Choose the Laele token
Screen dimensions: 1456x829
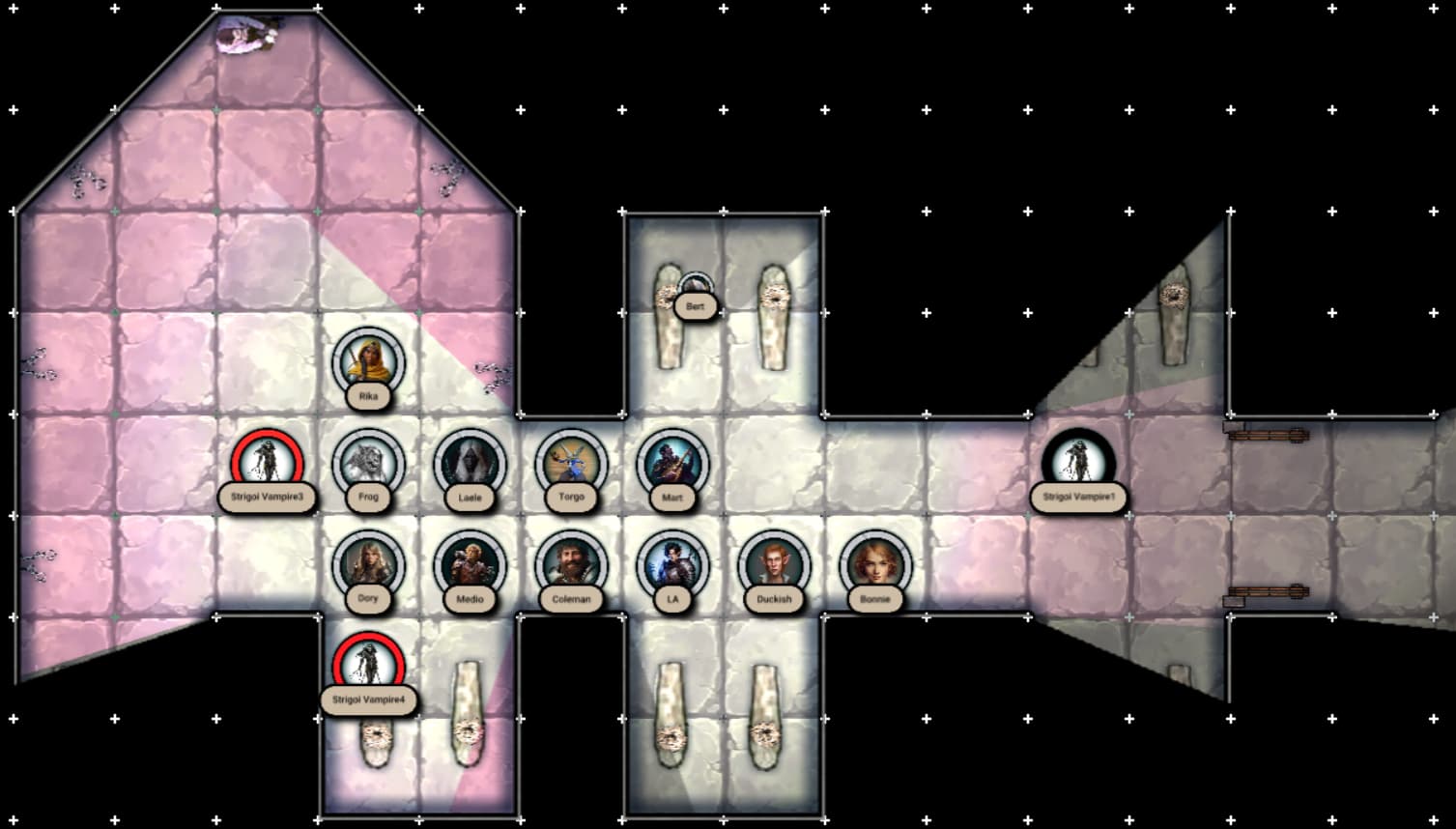click(470, 464)
